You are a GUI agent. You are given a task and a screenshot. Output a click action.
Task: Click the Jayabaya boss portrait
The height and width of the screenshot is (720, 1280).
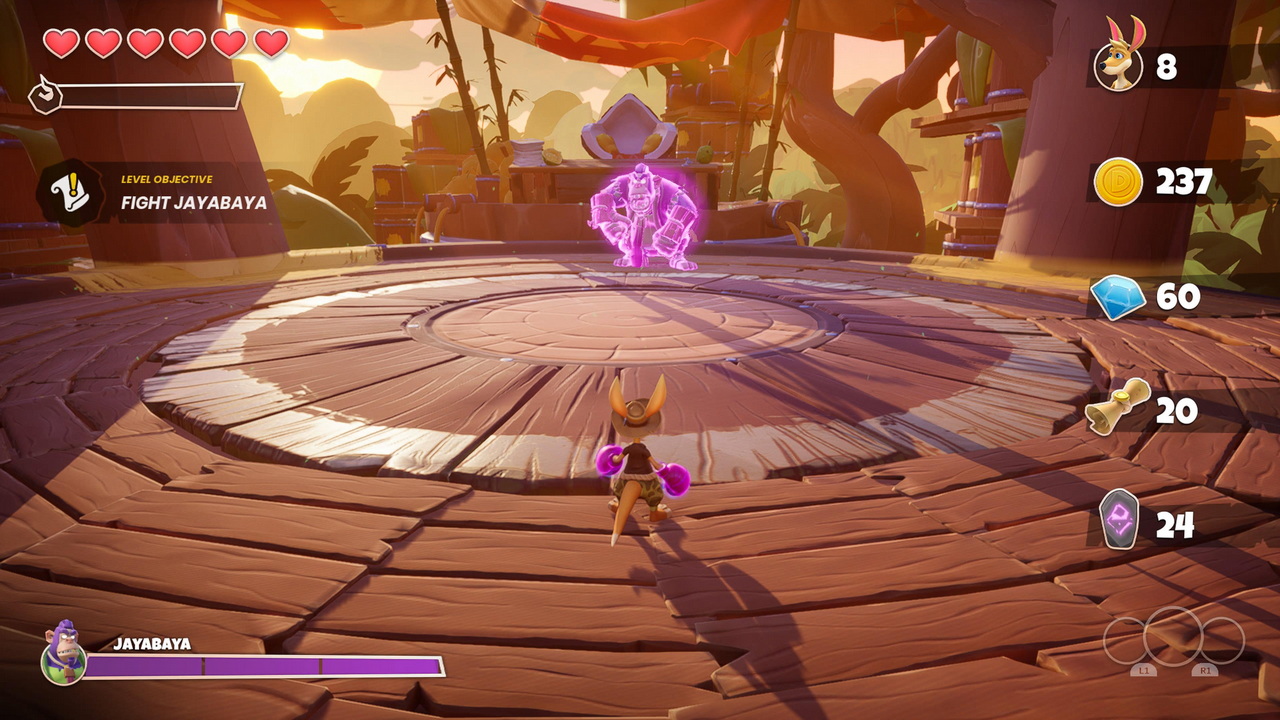(x=63, y=653)
